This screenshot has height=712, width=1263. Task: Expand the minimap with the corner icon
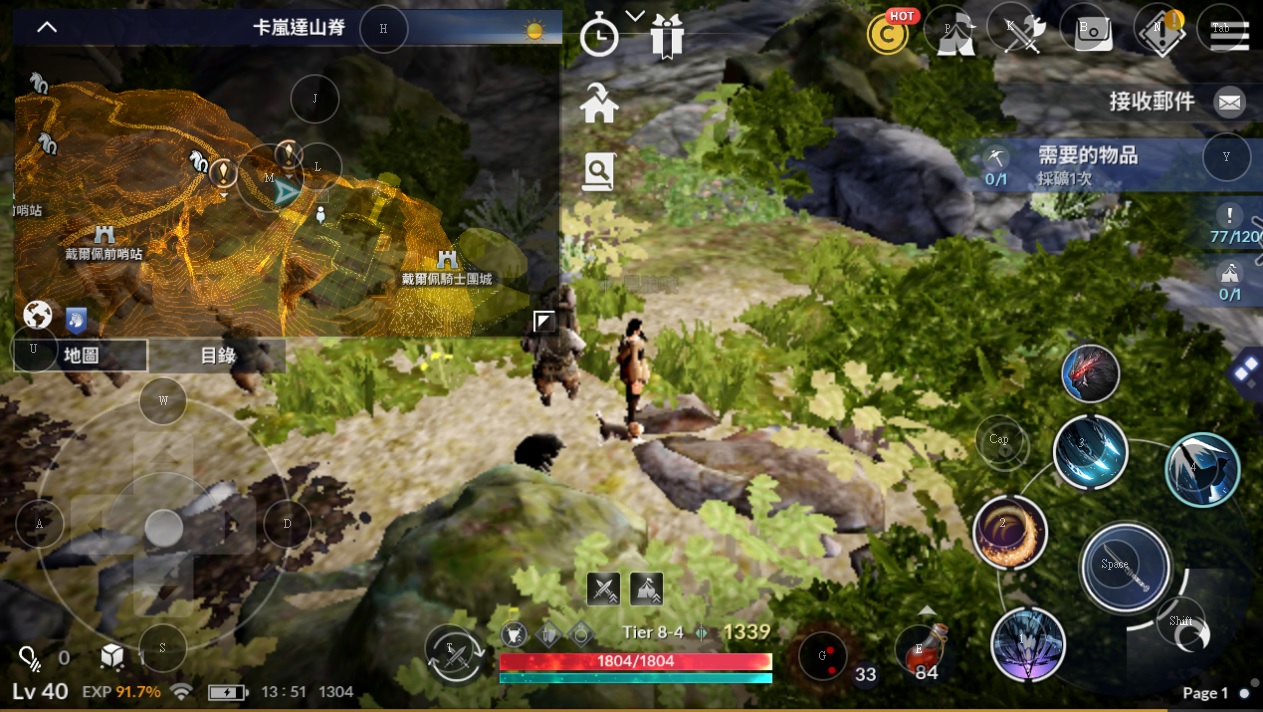(544, 321)
